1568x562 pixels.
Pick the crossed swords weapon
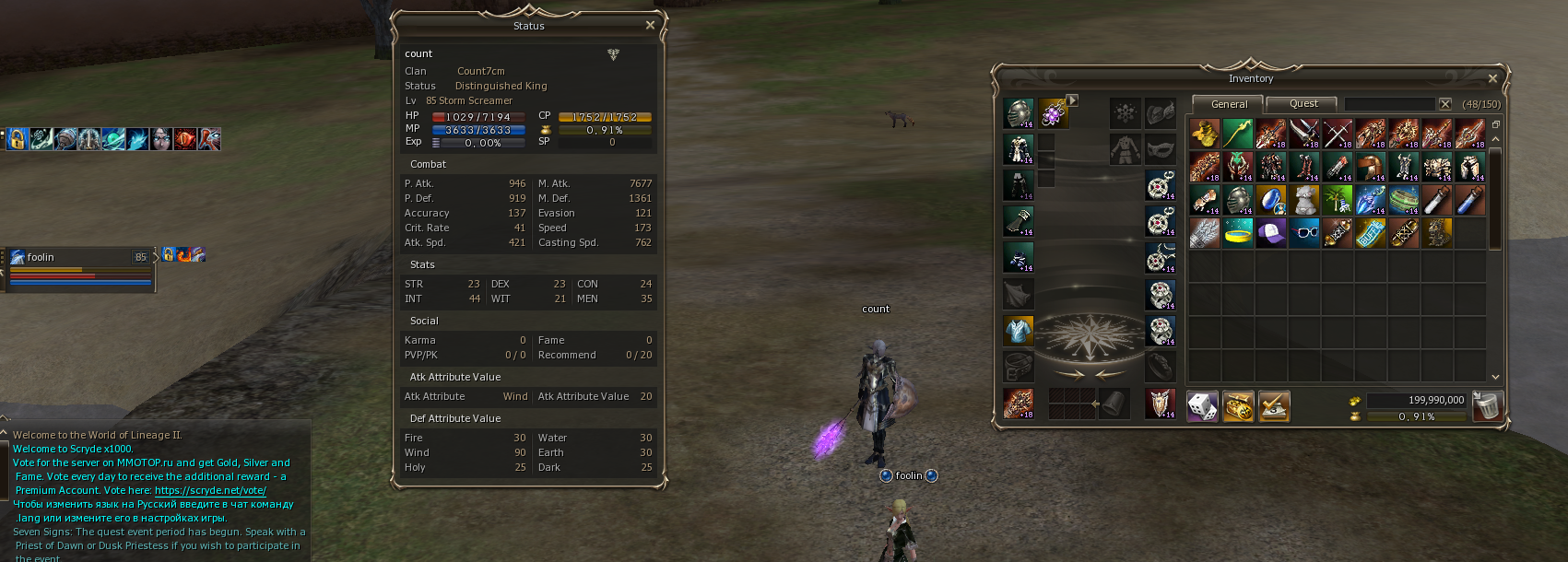(x=1338, y=134)
